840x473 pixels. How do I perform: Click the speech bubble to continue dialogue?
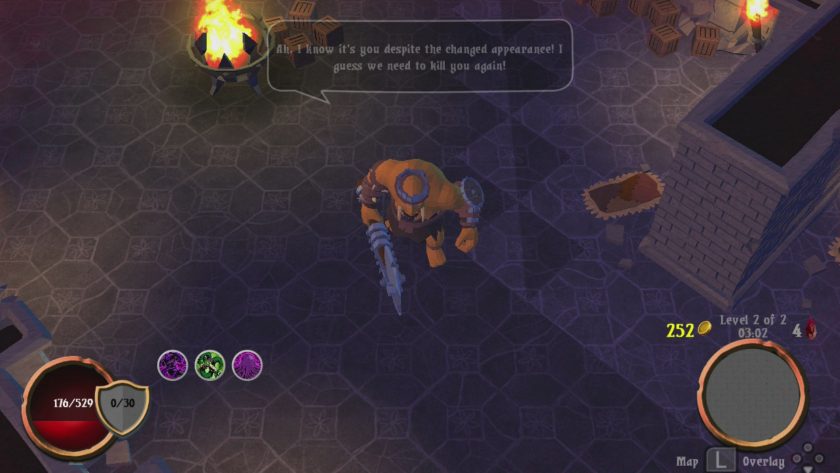pos(420,56)
